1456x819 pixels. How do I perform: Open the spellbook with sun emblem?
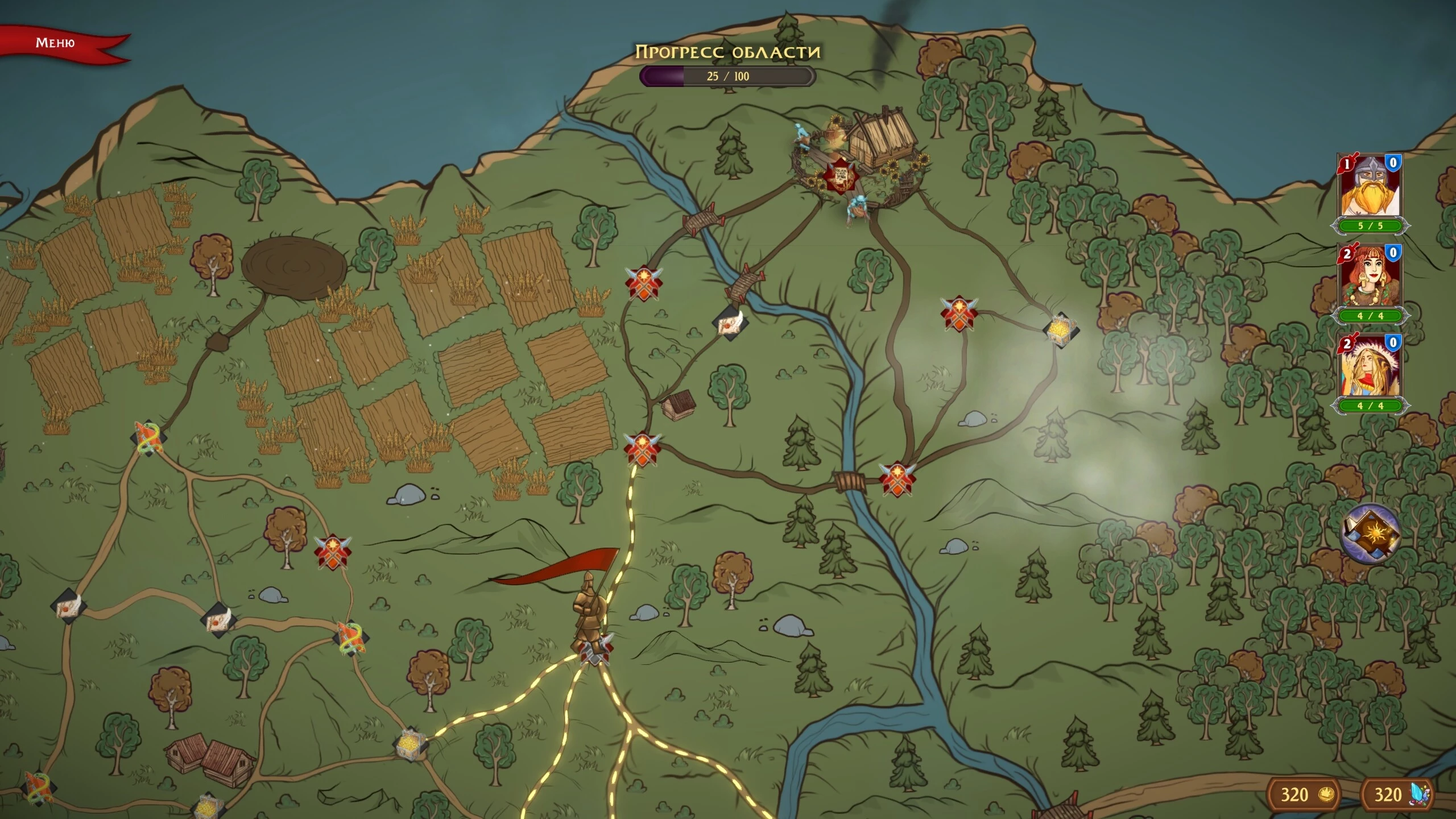(1371, 533)
